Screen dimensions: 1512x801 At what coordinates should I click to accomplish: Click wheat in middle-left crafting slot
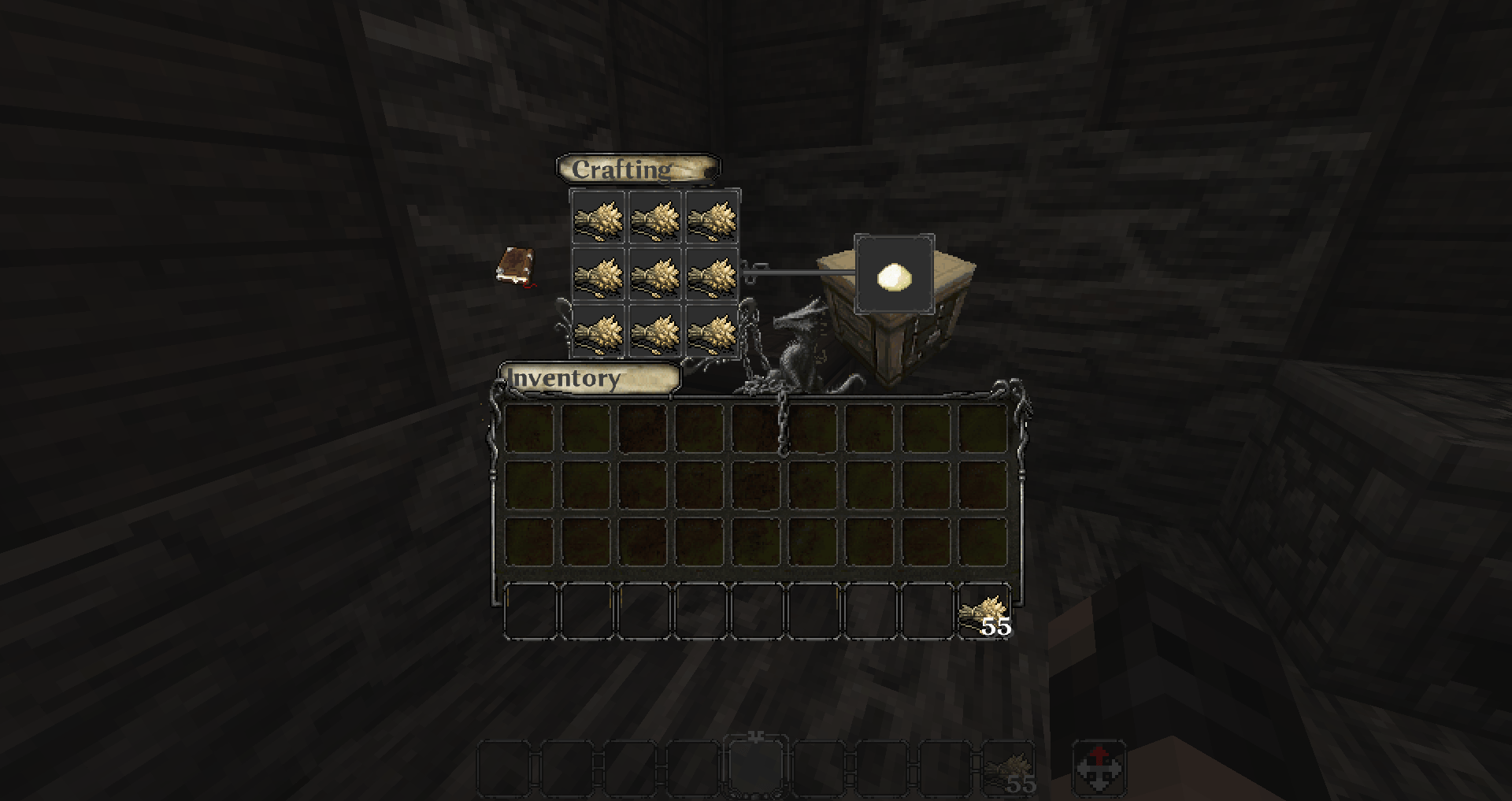click(x=598, y=276)
